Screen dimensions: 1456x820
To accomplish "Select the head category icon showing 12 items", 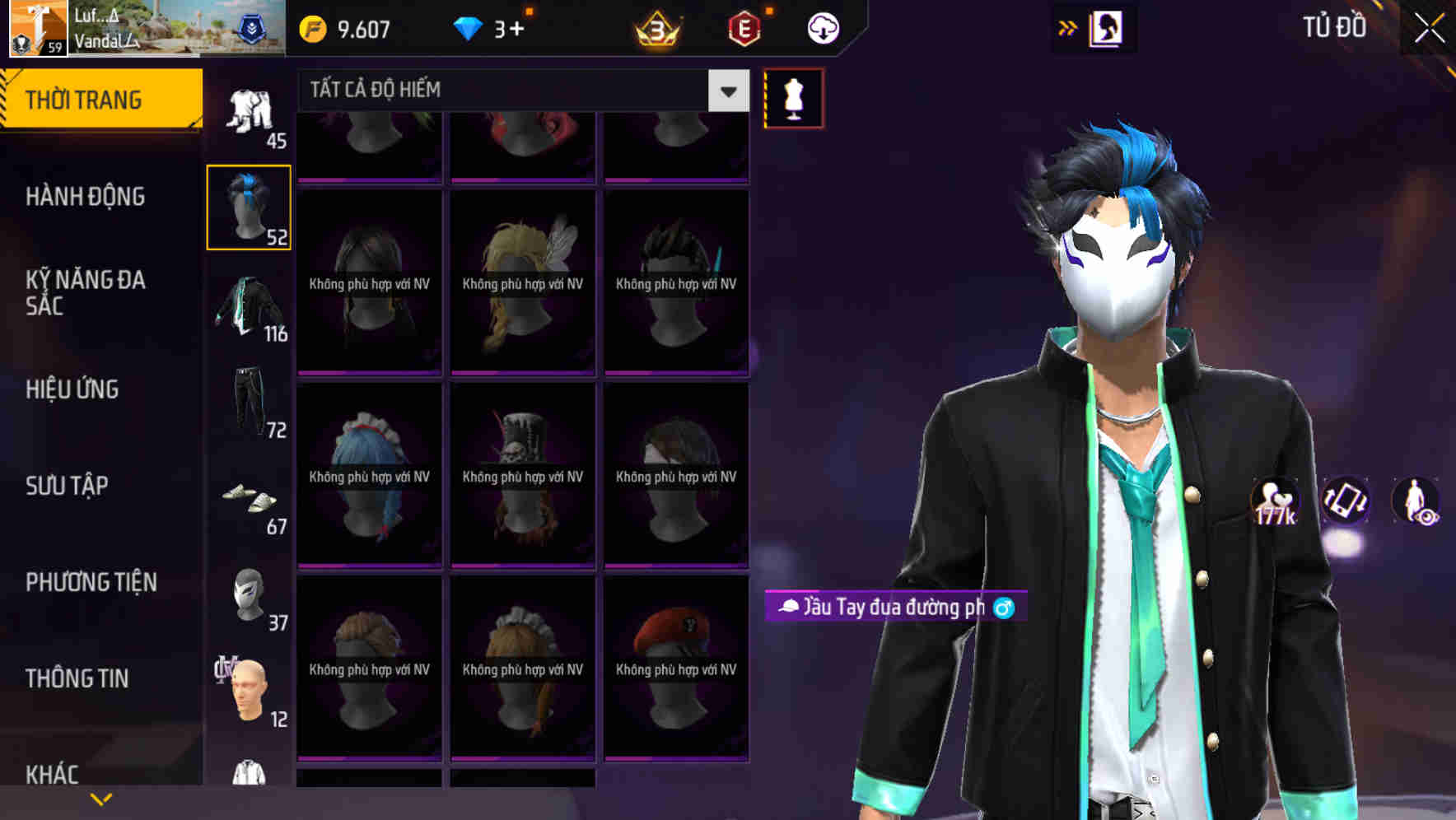I will (x=249, y=692).
